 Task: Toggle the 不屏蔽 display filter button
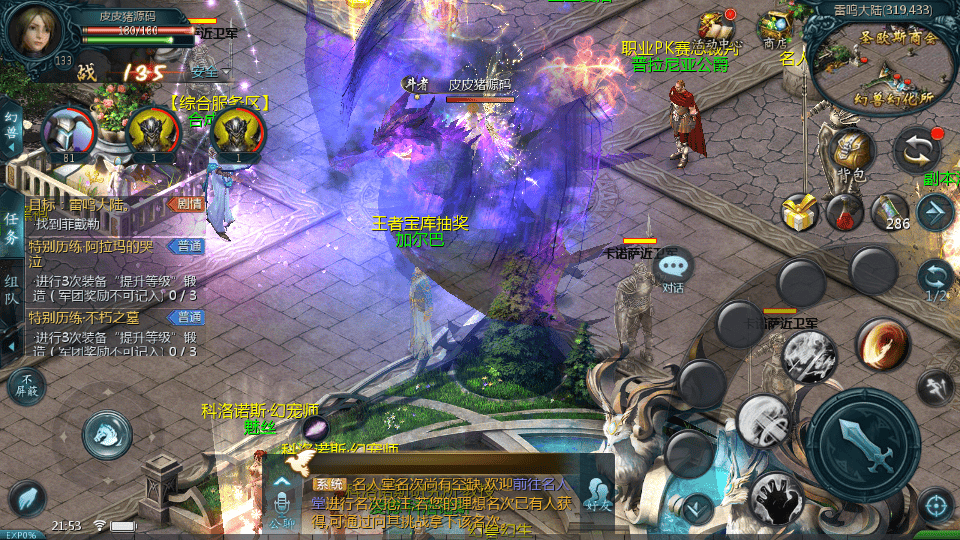(26, 385)
